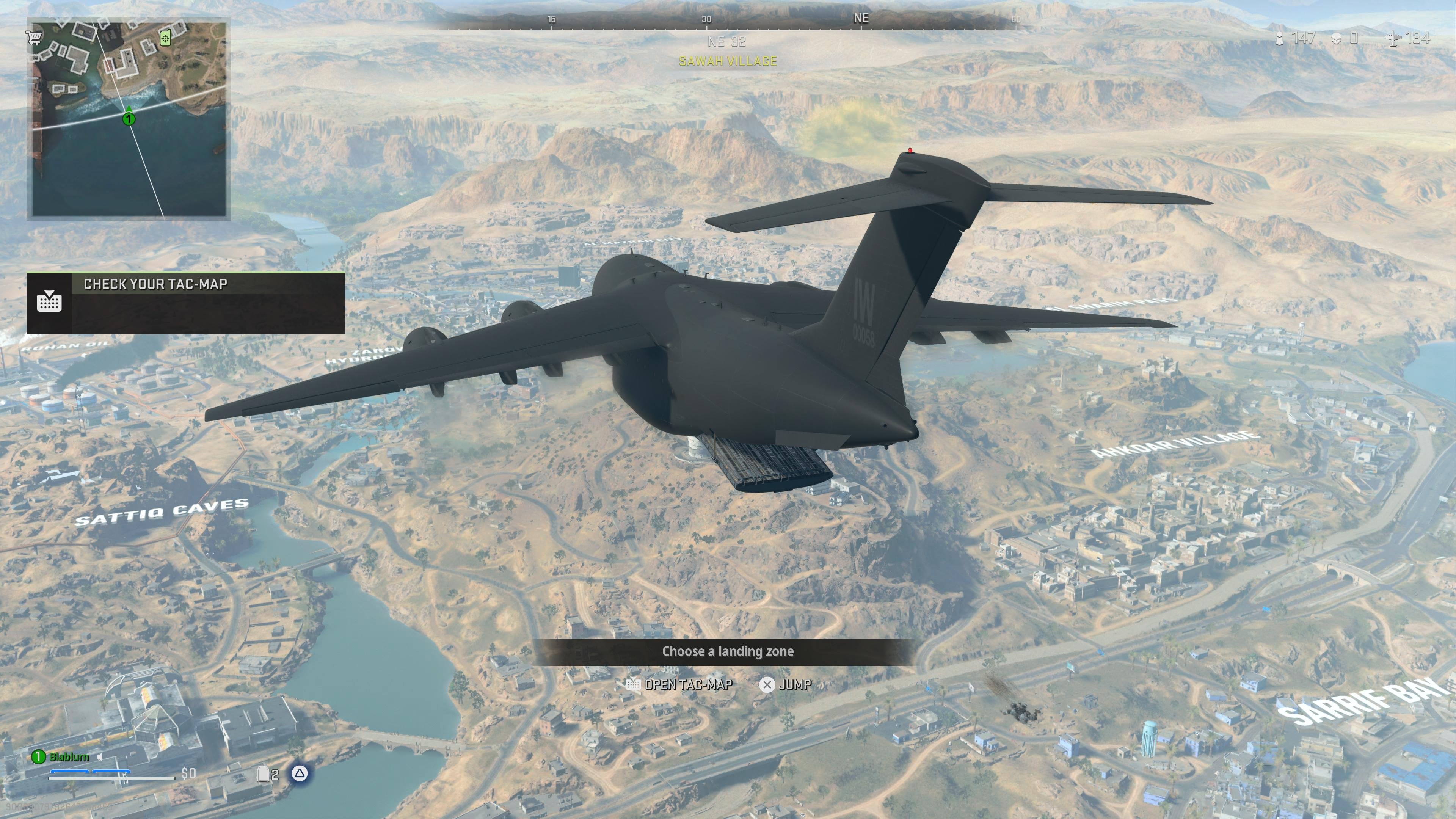Click the Choose a landing zone banner
The width and height of the screenshot is (1456, 819).
point(728,651)
